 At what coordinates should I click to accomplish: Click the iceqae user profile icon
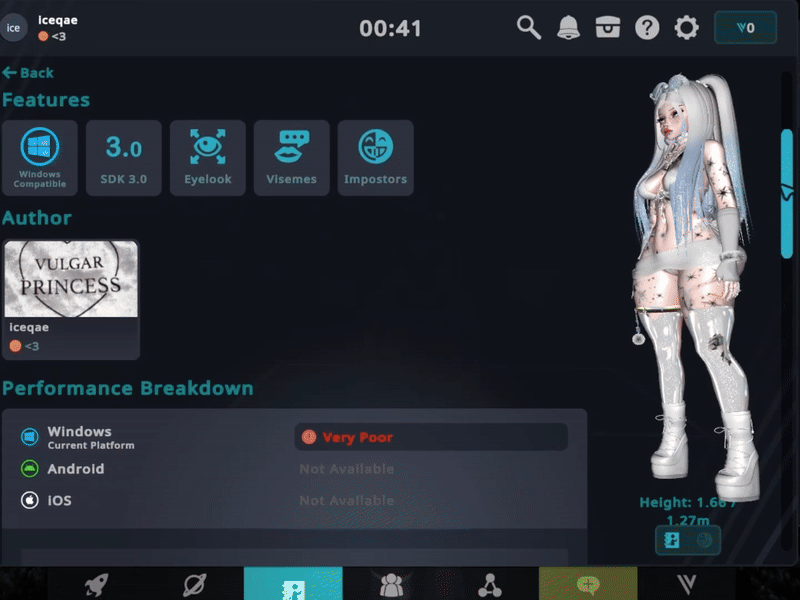pyautogui.click(x=14, y=28)
